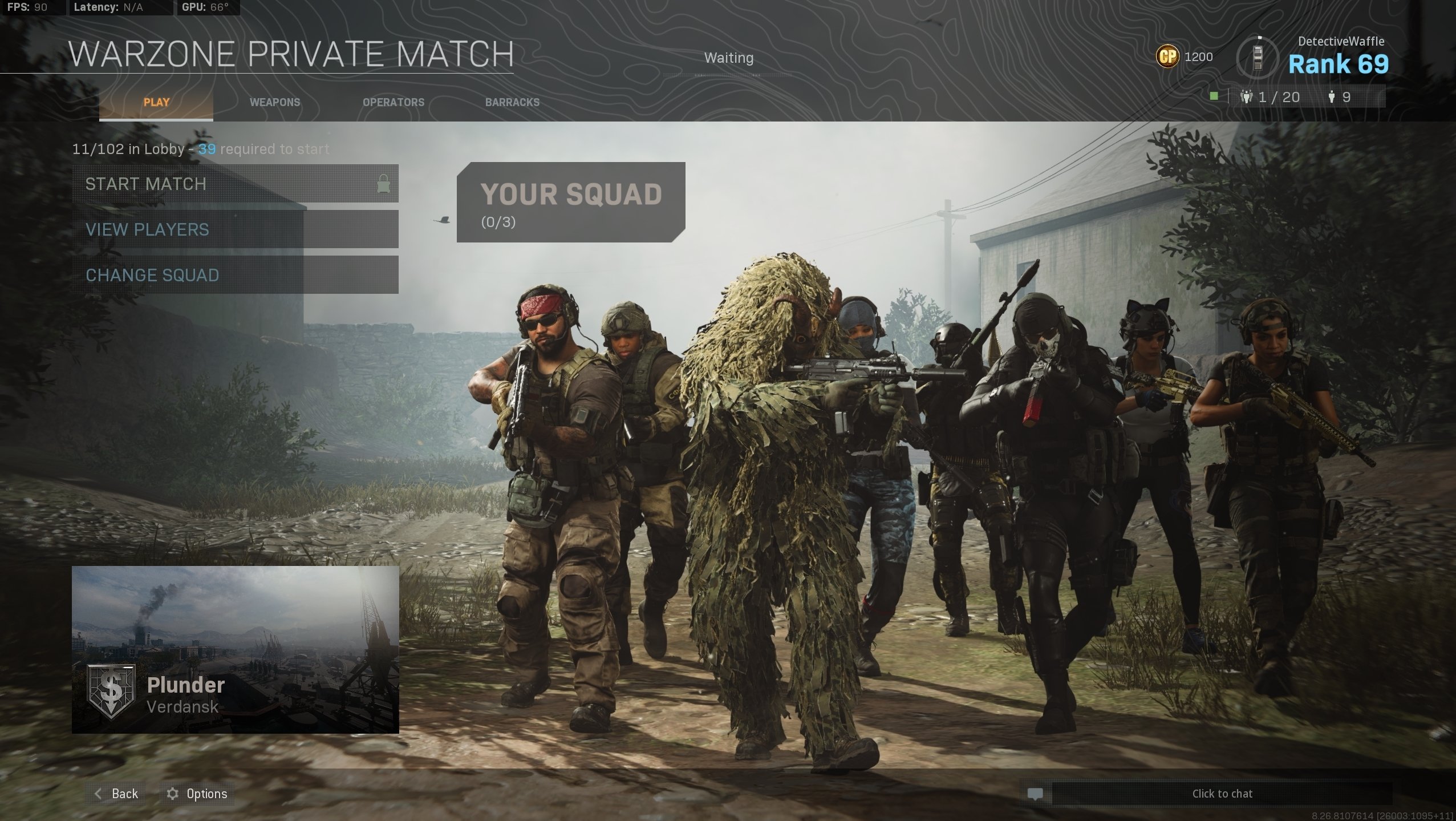Open the Options gear icon
Image resolution: width=1456 pixels, height=821 pixels.
point(173,794)
